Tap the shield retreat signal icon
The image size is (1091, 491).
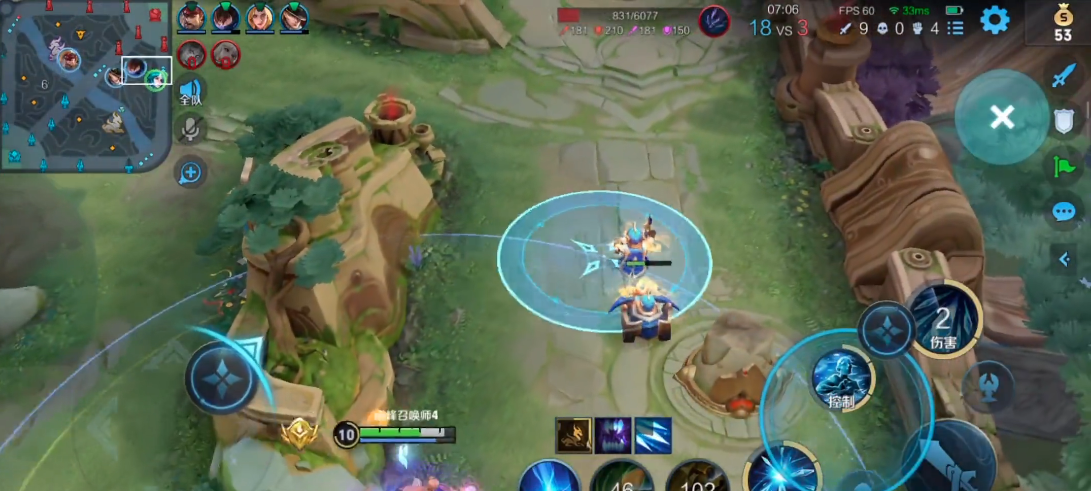[1064, 121]
